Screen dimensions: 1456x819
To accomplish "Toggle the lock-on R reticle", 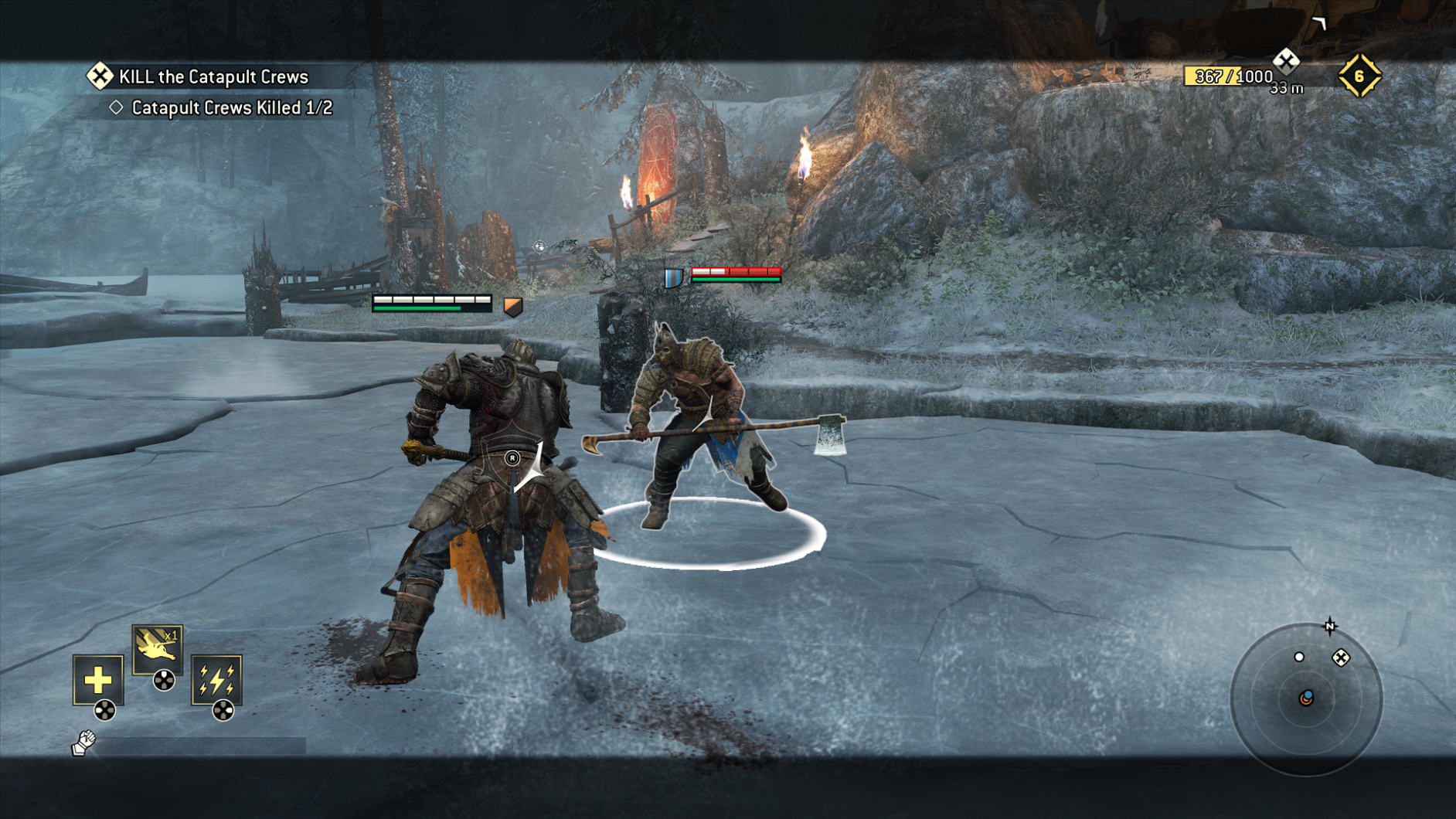I will click(512, 457).
